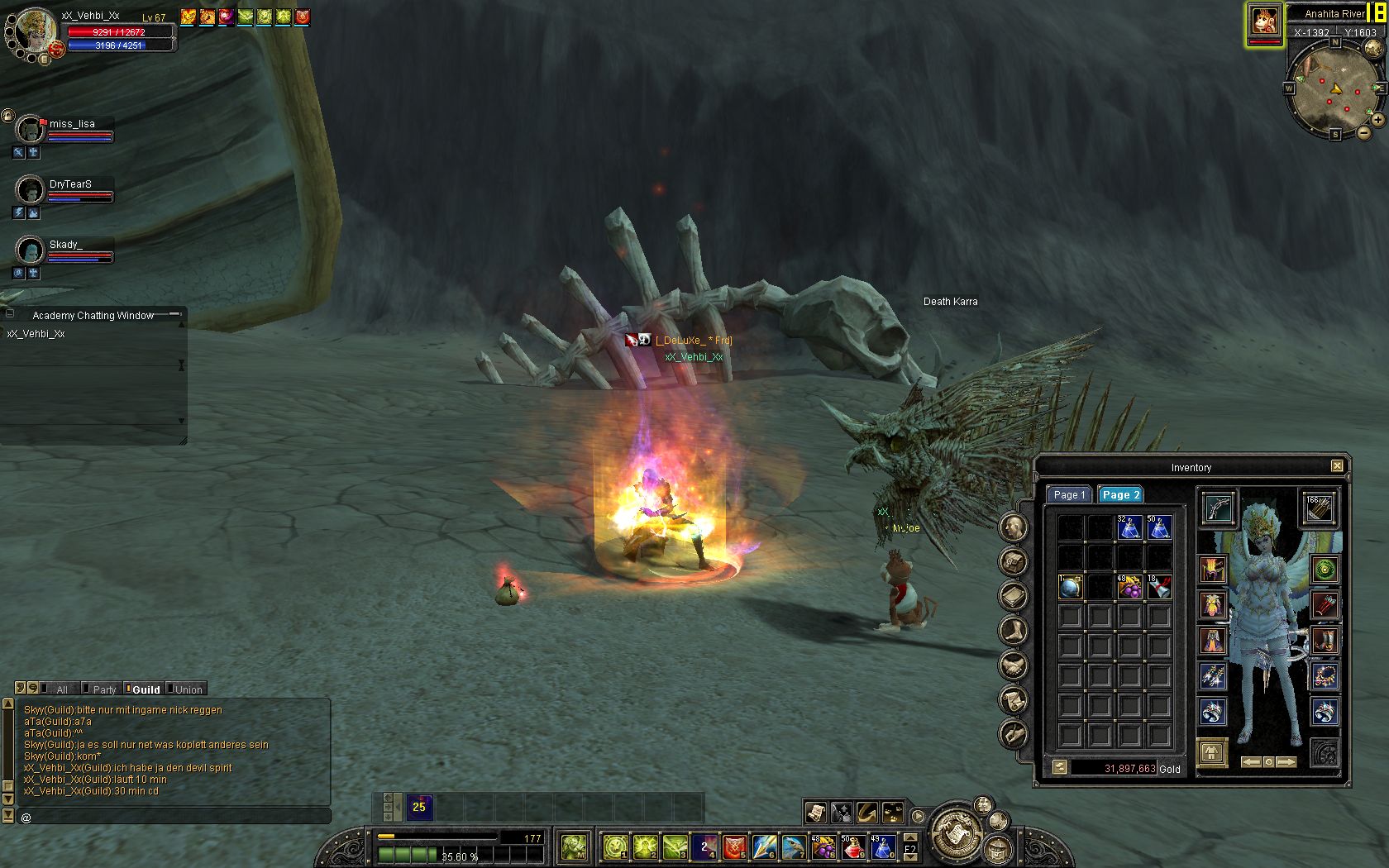Select the return scroll stack of 18
This screenshot has width=1389, height=868.
pos(1159,587)
